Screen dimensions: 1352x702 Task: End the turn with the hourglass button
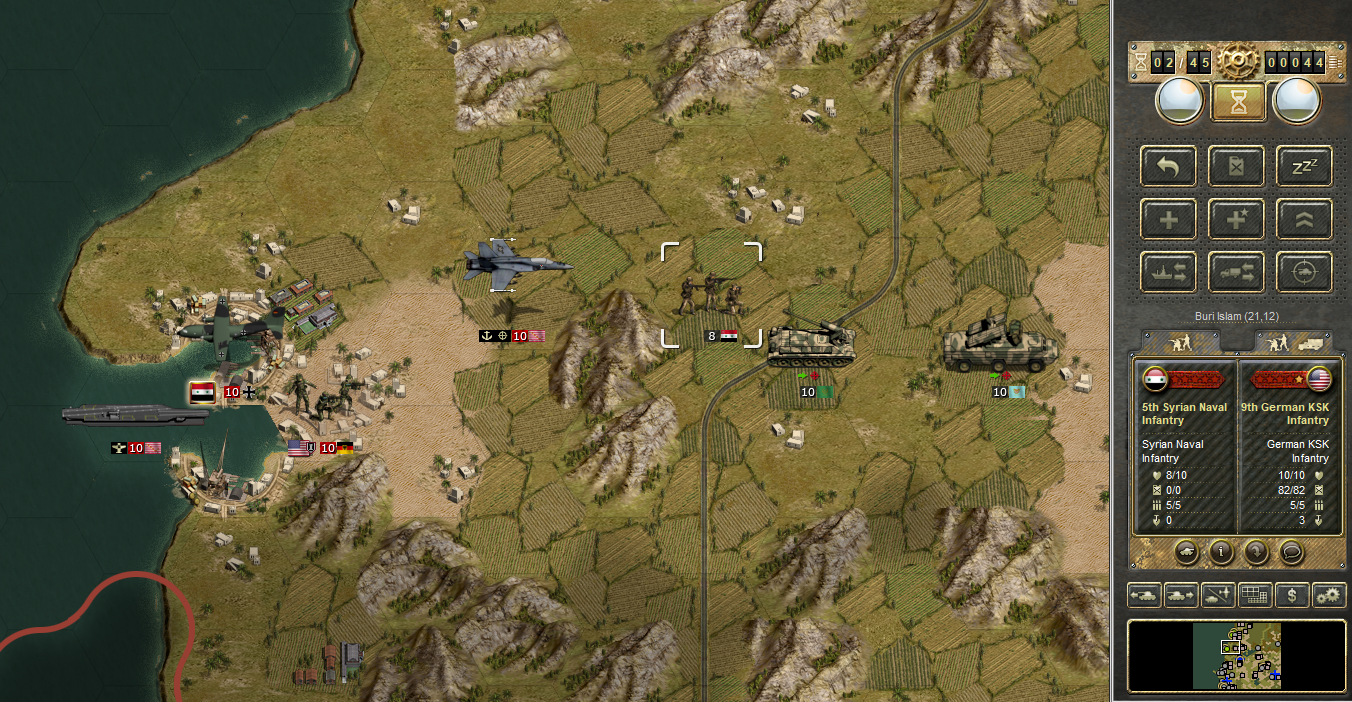click(x=1238, y=102)
